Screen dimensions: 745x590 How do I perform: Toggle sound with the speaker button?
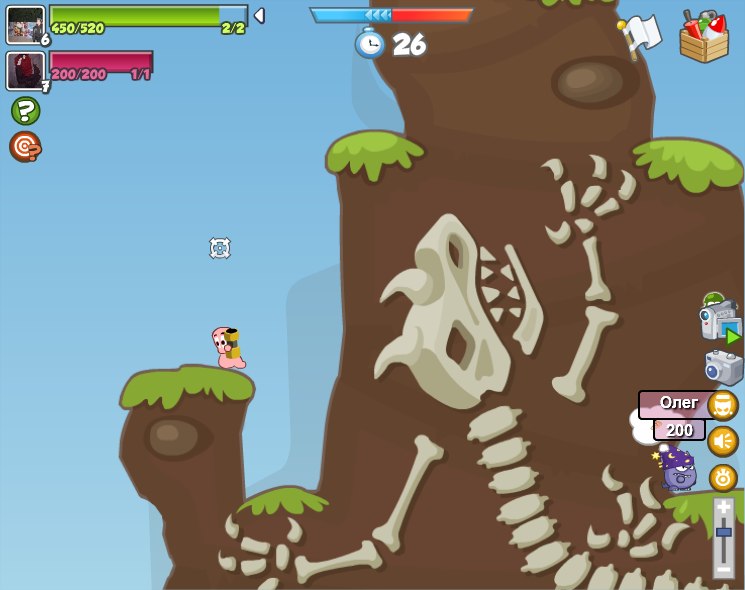(723, 441)
